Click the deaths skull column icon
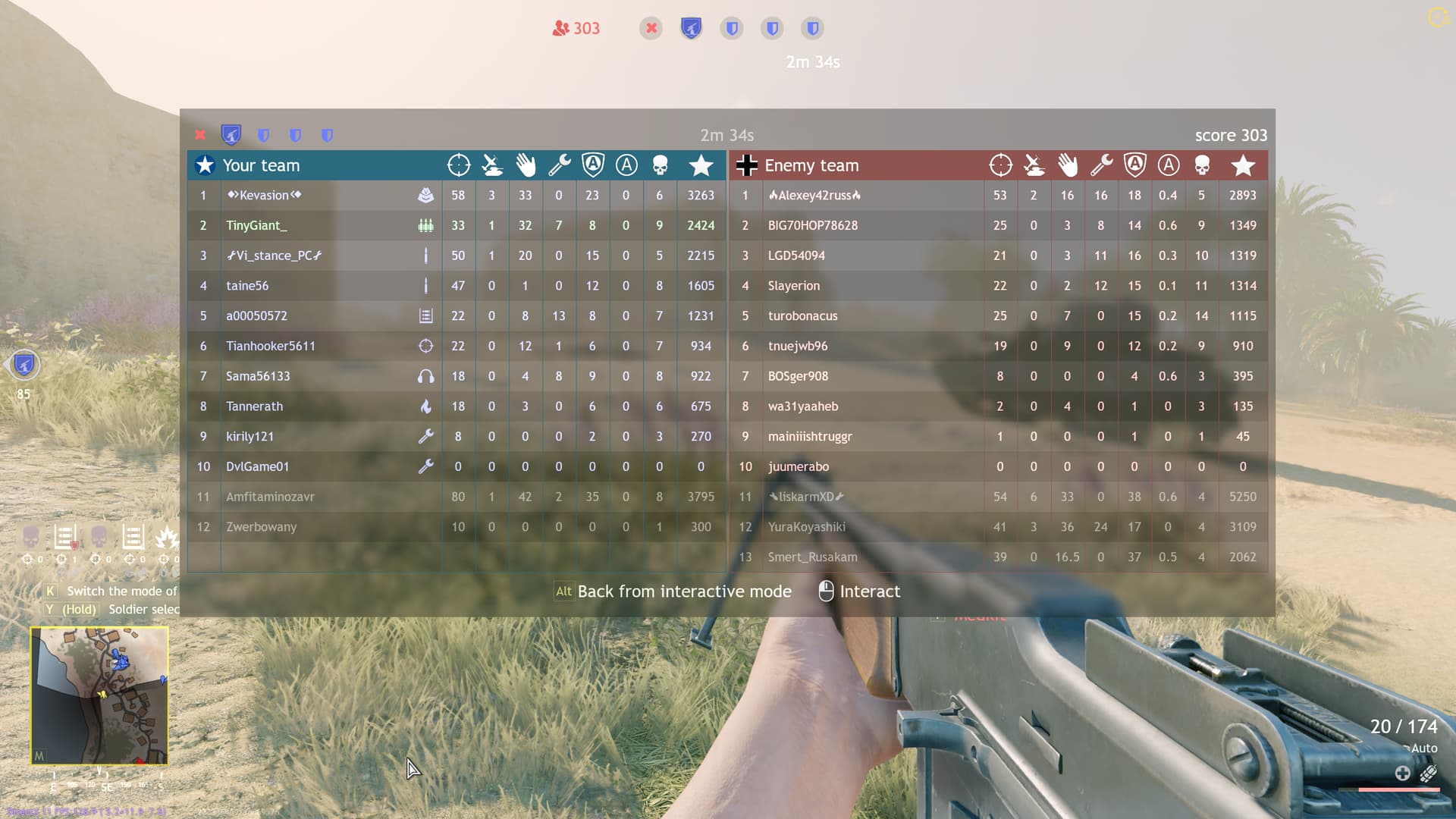This screenshot has width=1456, height=819. pos(660,165)
